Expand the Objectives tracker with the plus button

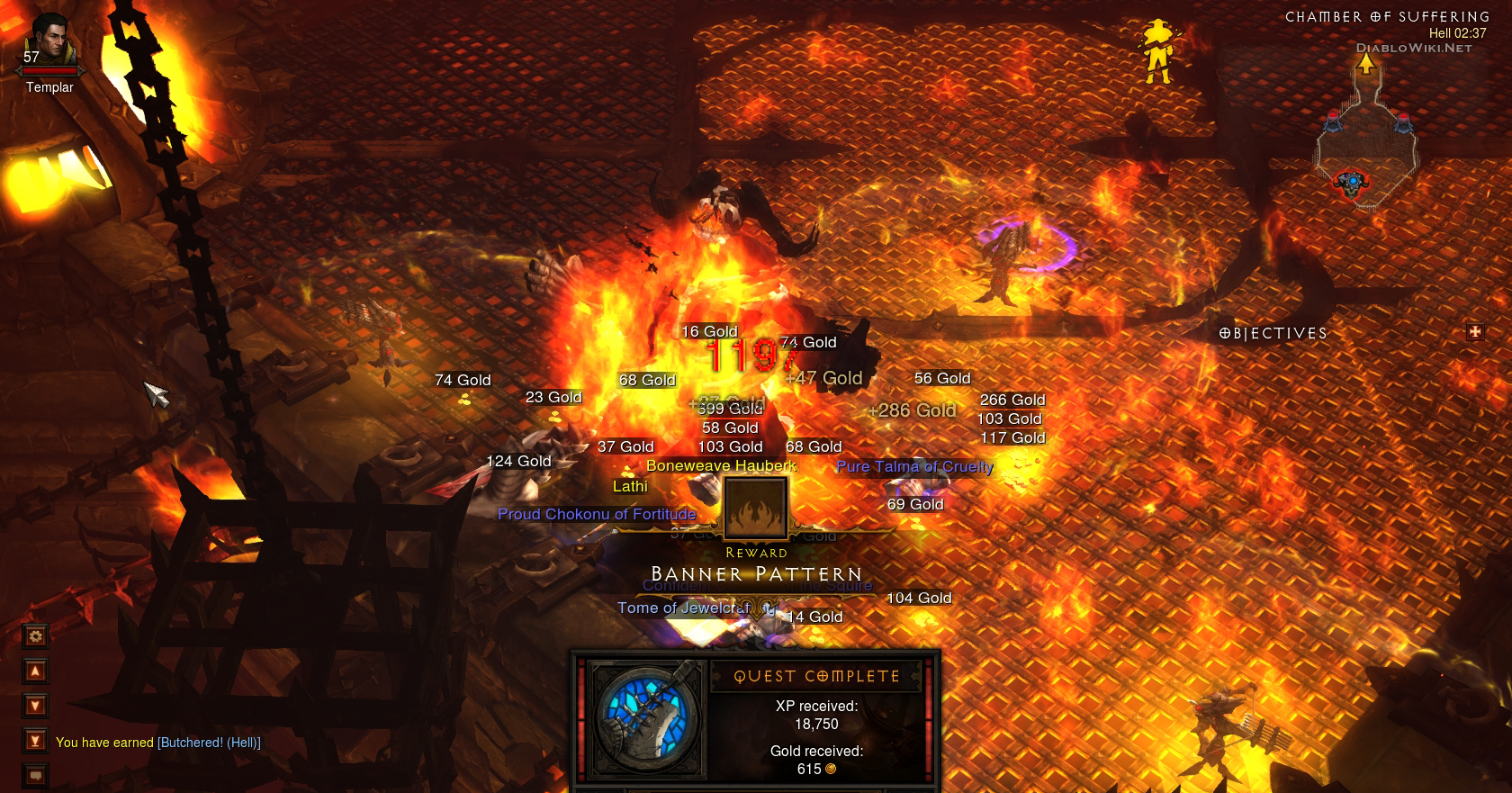[1474, 332]
